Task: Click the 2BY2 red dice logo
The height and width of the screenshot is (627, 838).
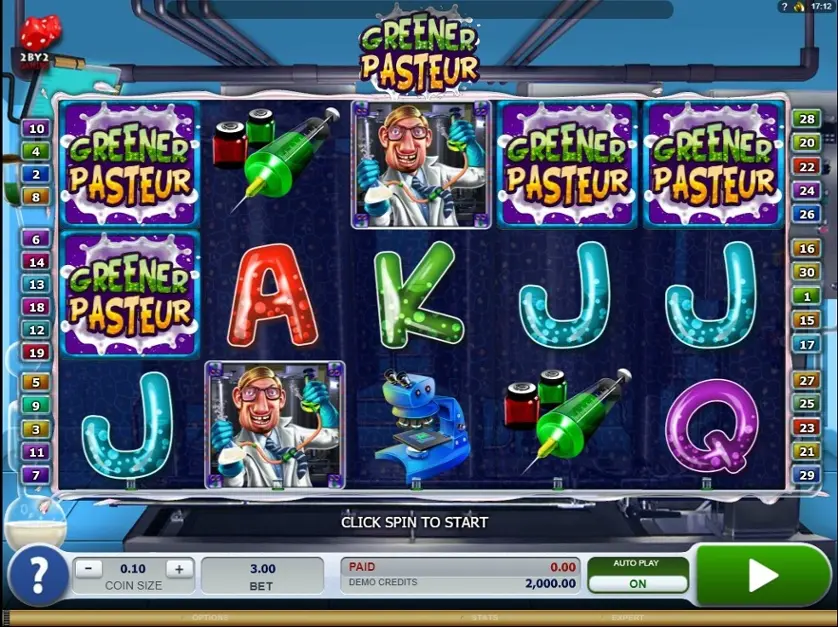Action: (x=38, y=42)
